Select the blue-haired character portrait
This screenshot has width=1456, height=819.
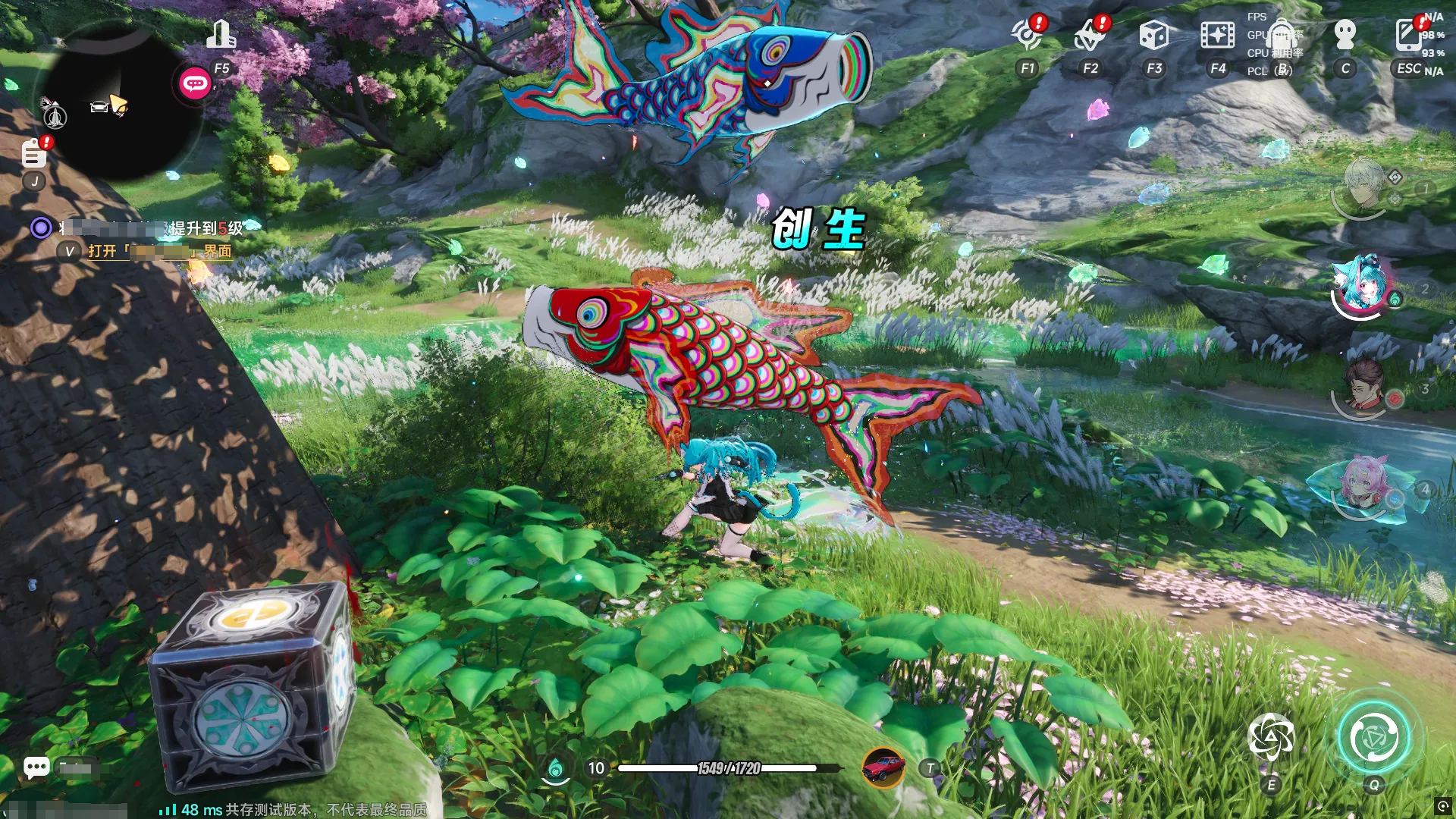[1362, 286]
